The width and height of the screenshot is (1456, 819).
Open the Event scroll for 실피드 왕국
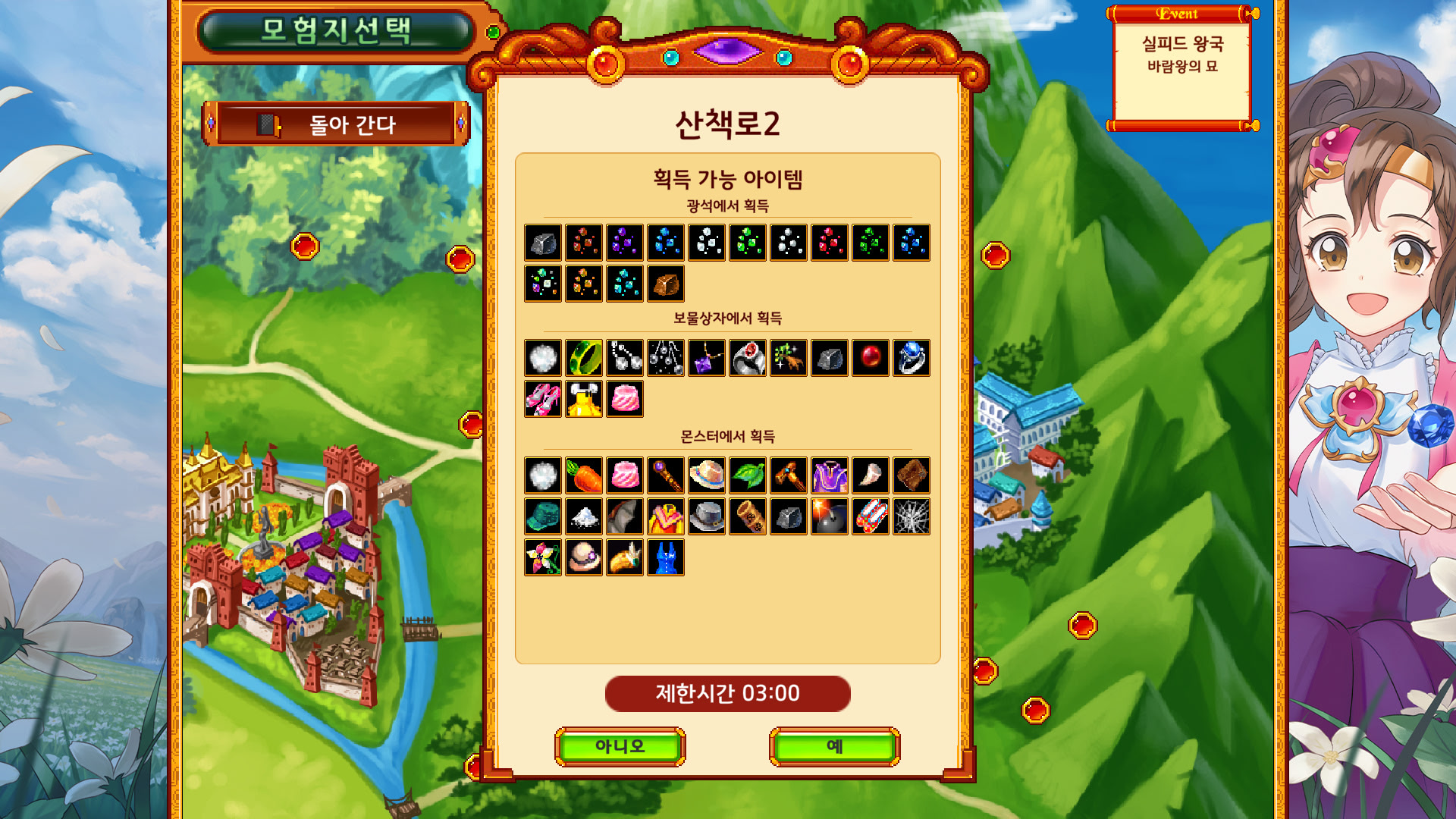[x=1181, y=68]
